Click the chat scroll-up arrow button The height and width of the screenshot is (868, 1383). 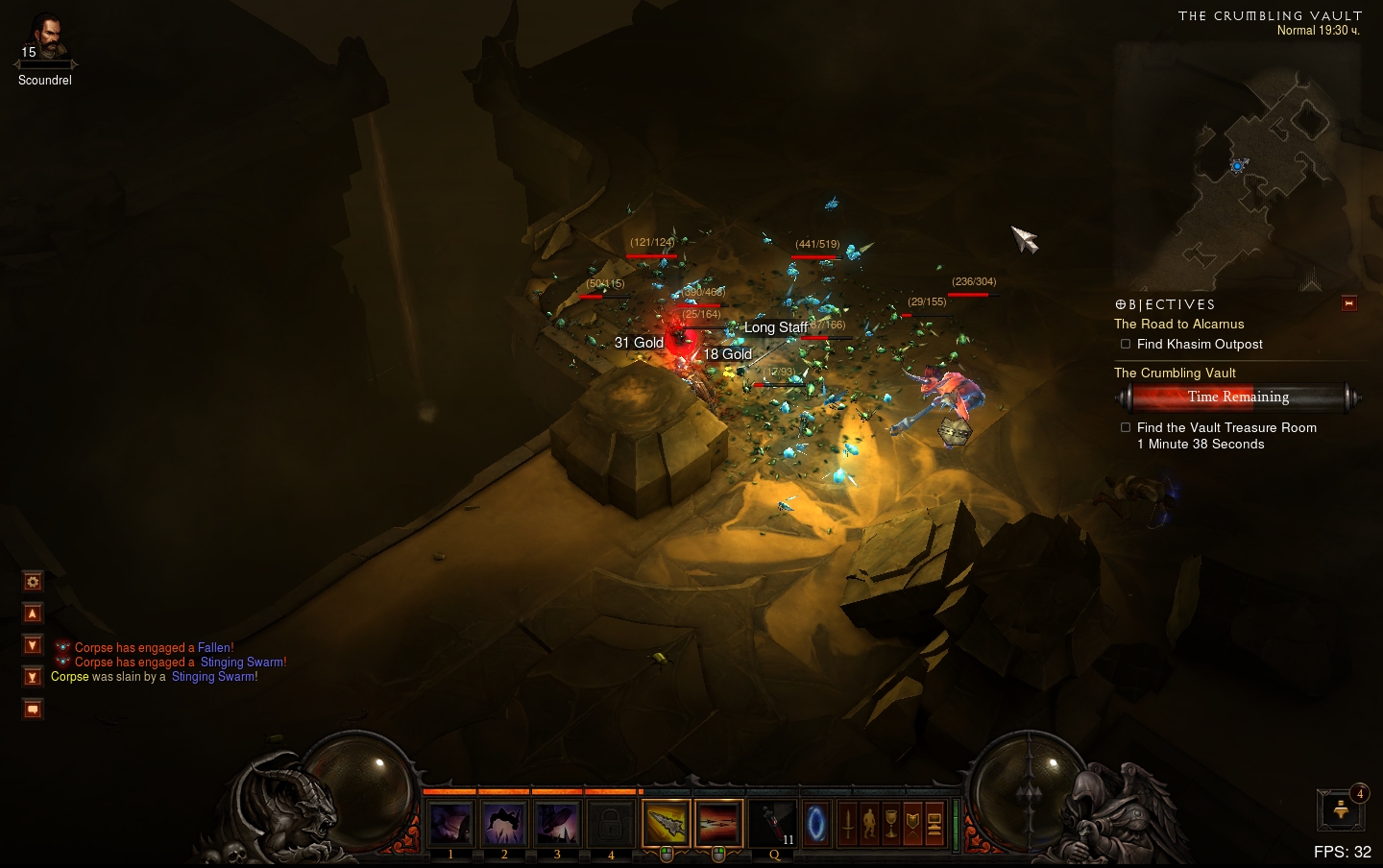[x=33, y=614]
